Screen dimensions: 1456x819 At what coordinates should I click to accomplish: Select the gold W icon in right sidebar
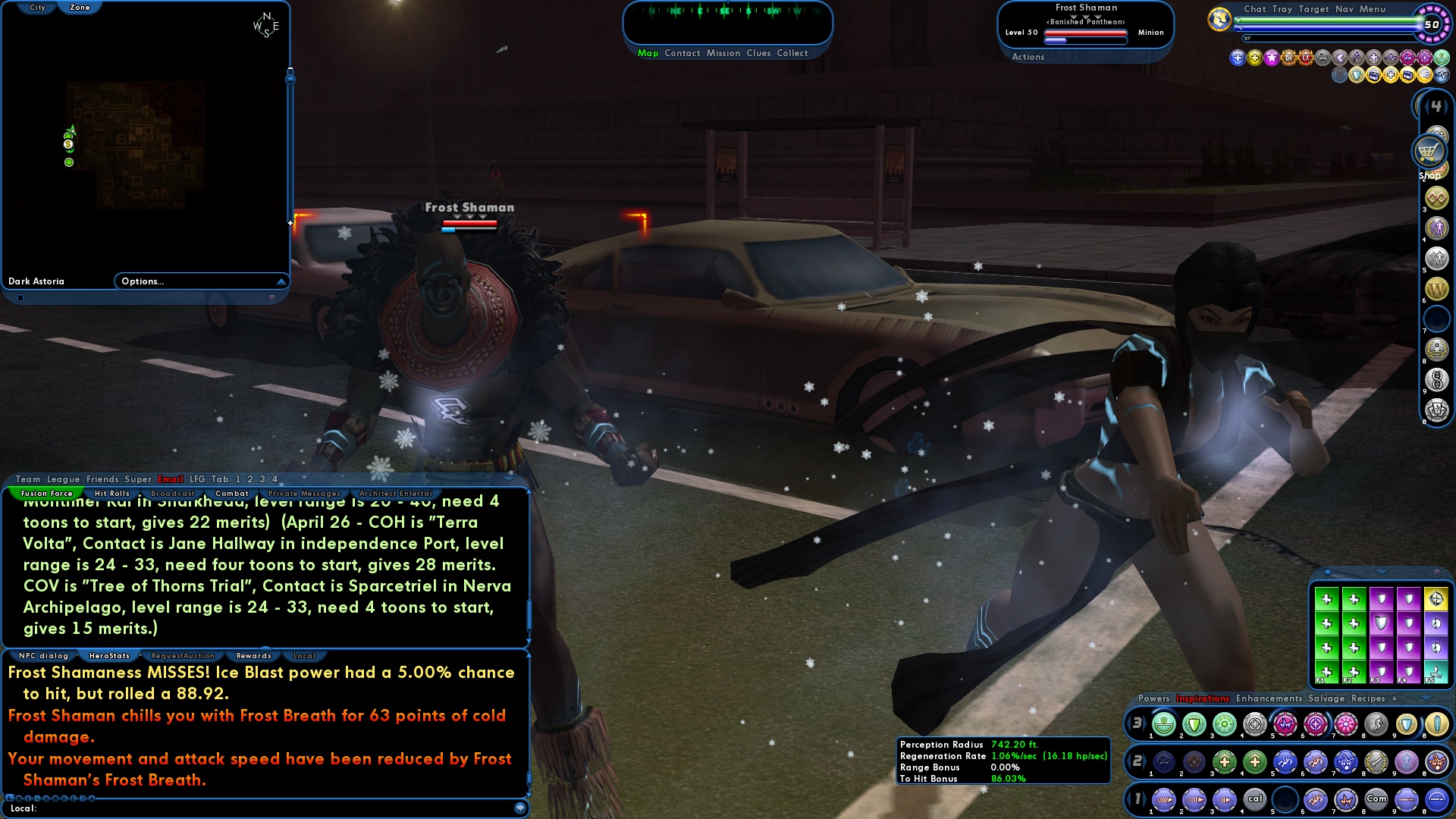click(1435, 288)
